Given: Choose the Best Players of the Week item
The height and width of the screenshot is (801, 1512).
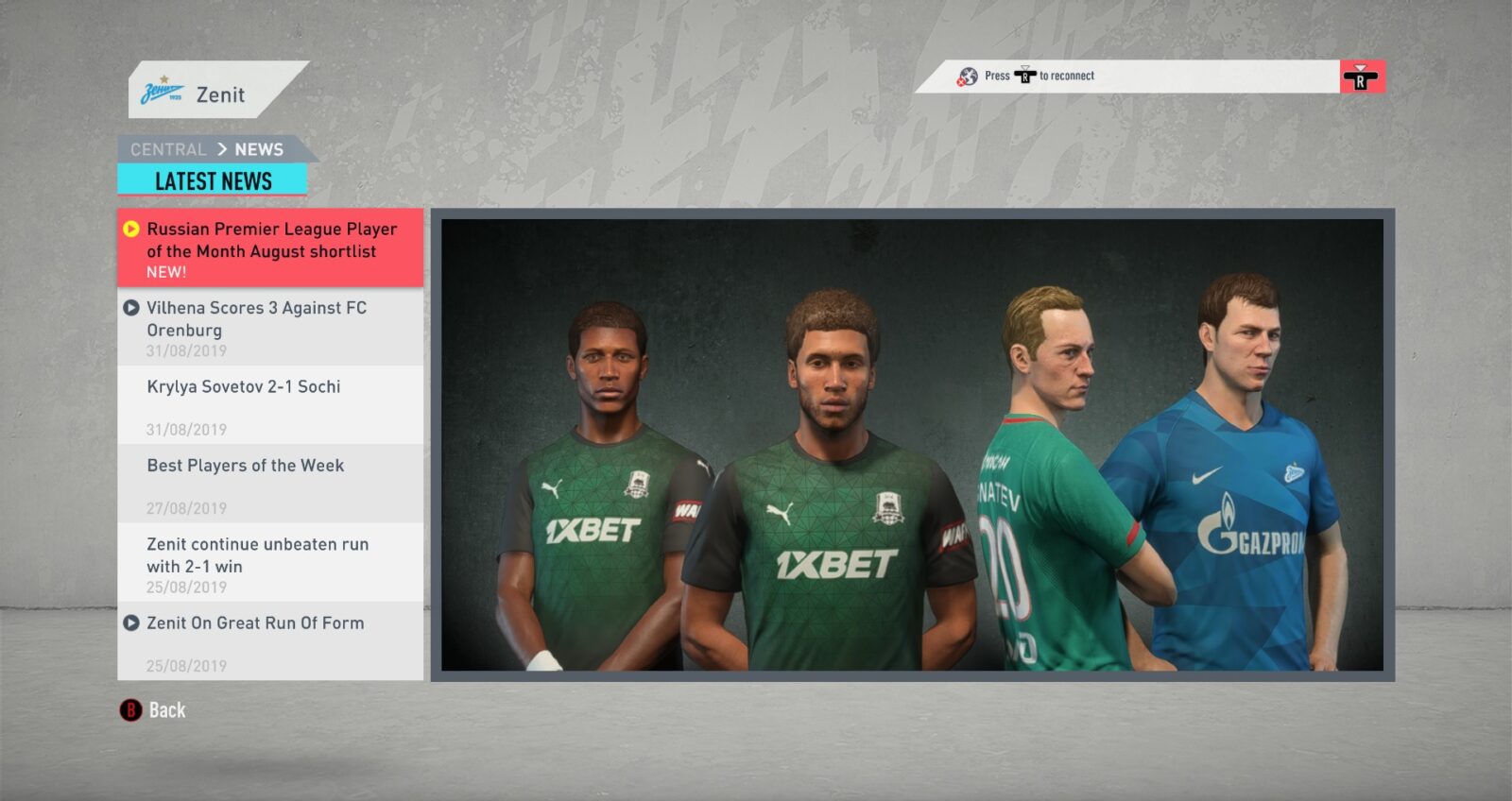Looking at the screenshot, I should pyautogui.click(x=270, y=483).
